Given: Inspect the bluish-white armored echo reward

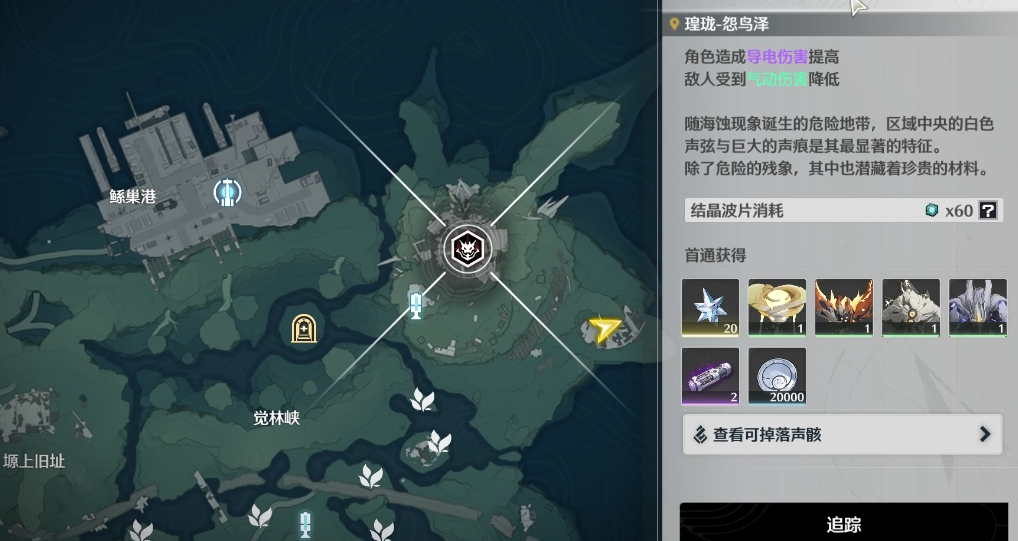Looking at the screenshot, I should click(x=977, y=307).
